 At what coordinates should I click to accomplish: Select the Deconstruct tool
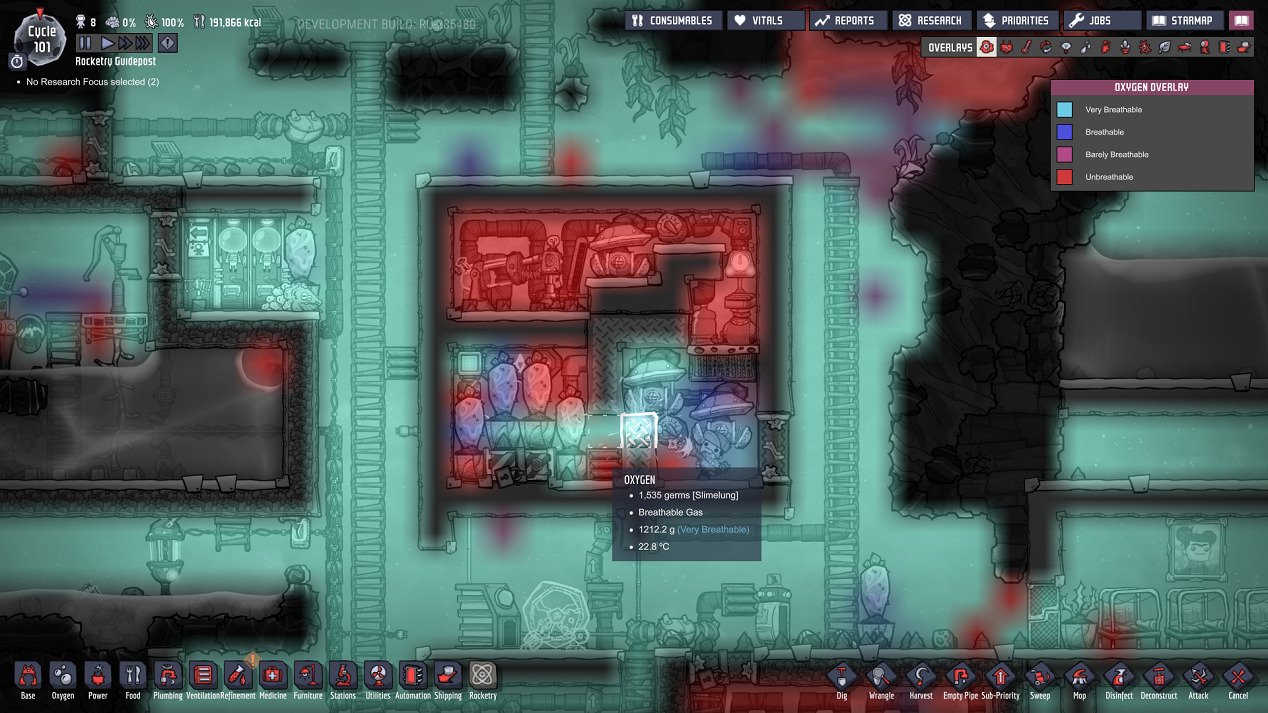coord(1158,676)
